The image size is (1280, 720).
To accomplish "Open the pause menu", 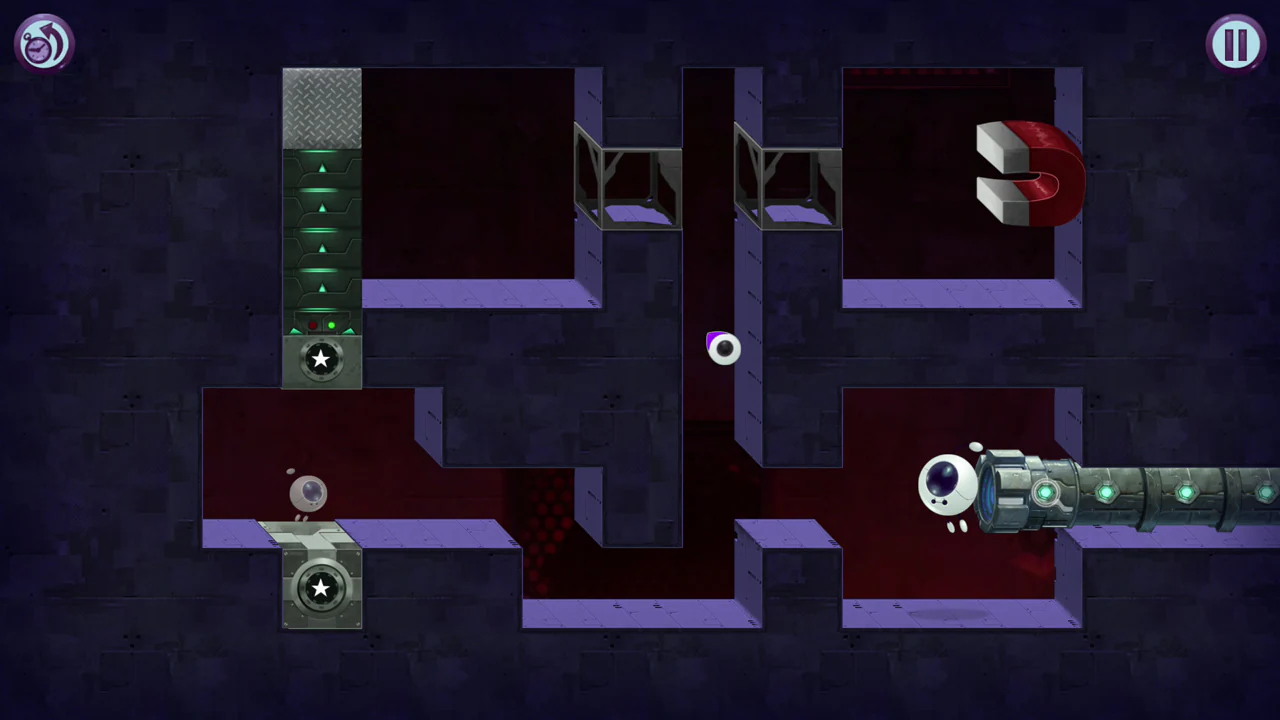I will 1236,42.
